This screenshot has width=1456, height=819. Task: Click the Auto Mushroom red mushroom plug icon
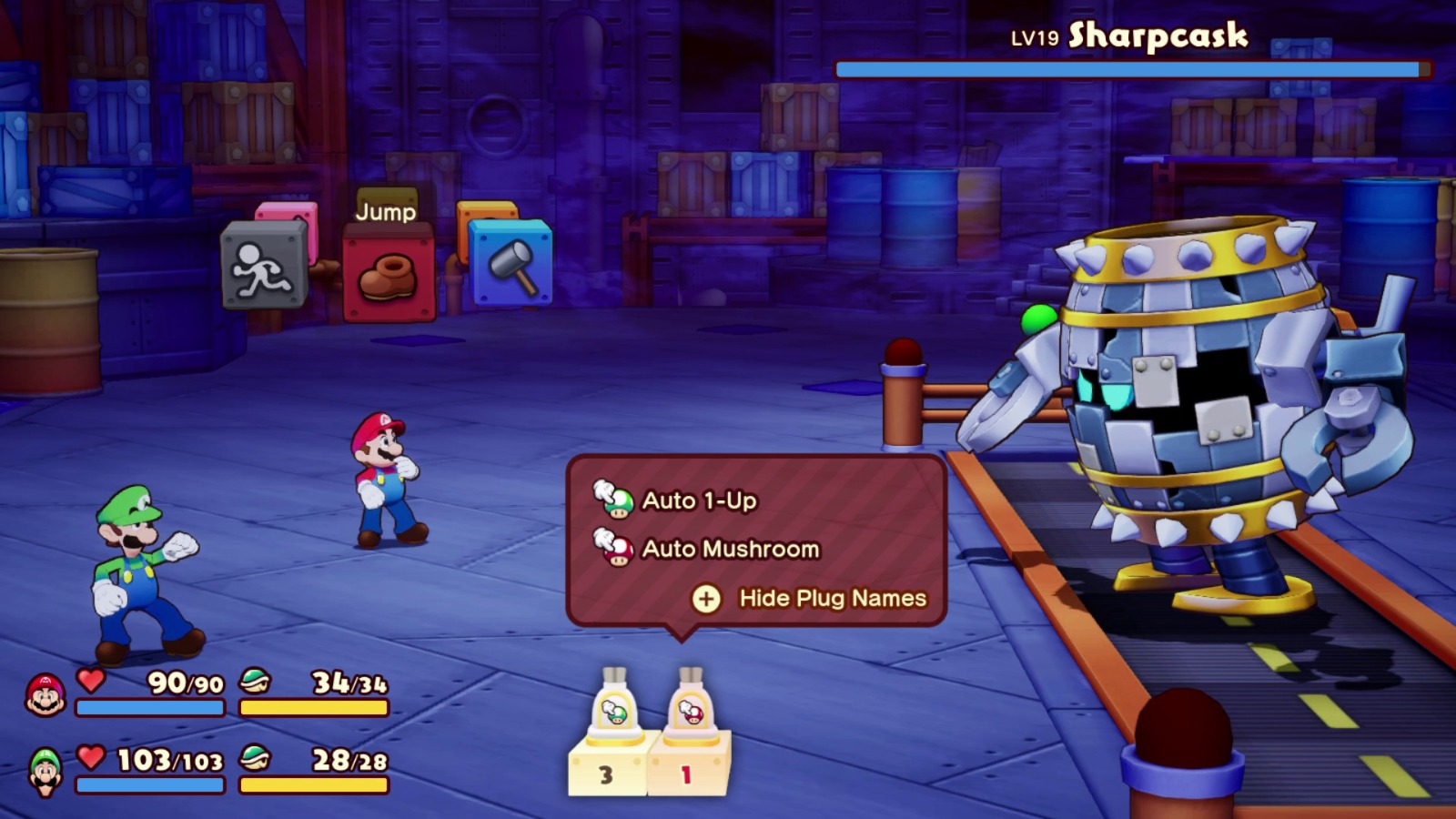pos(615,548)
